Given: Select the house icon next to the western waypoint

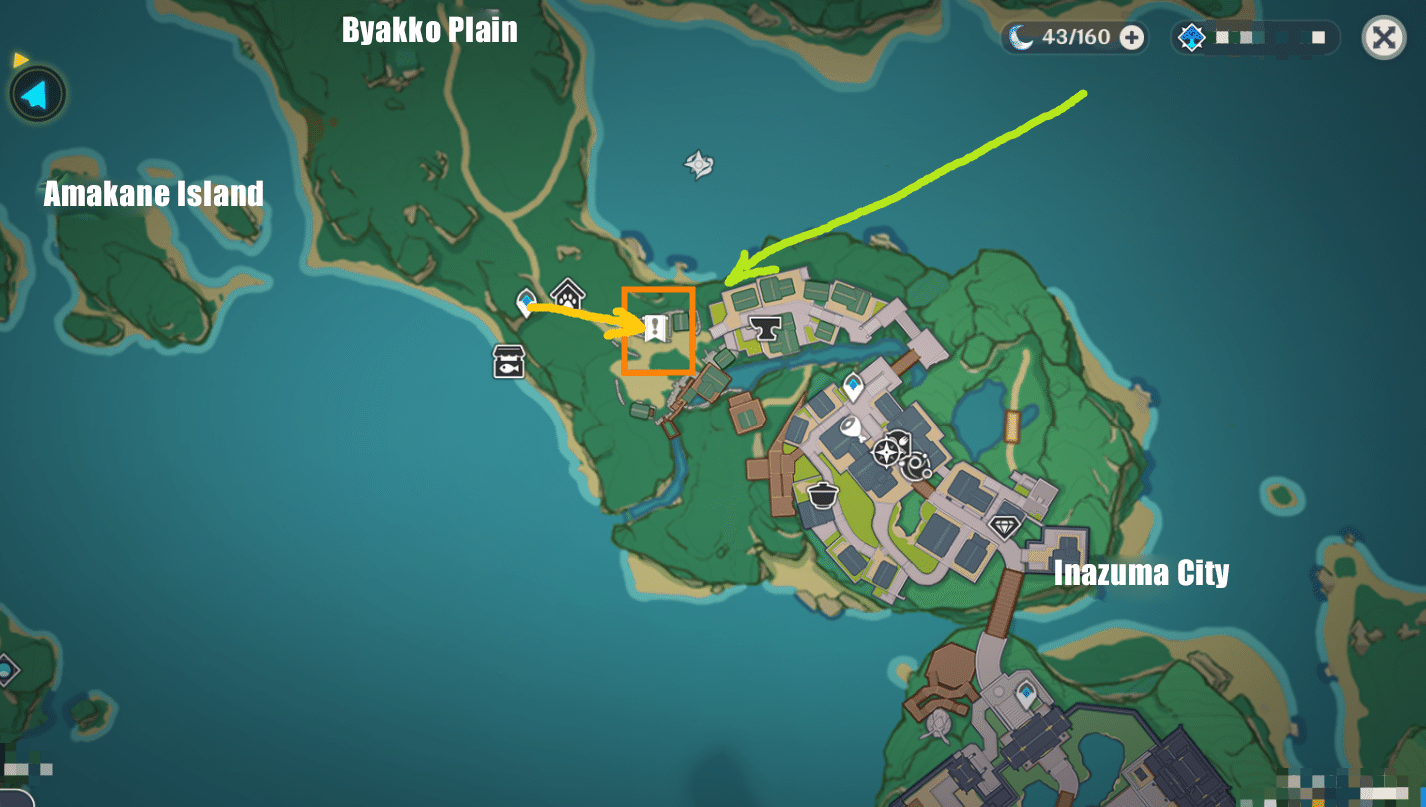Looking at the screenshot, I should [568, 292].
